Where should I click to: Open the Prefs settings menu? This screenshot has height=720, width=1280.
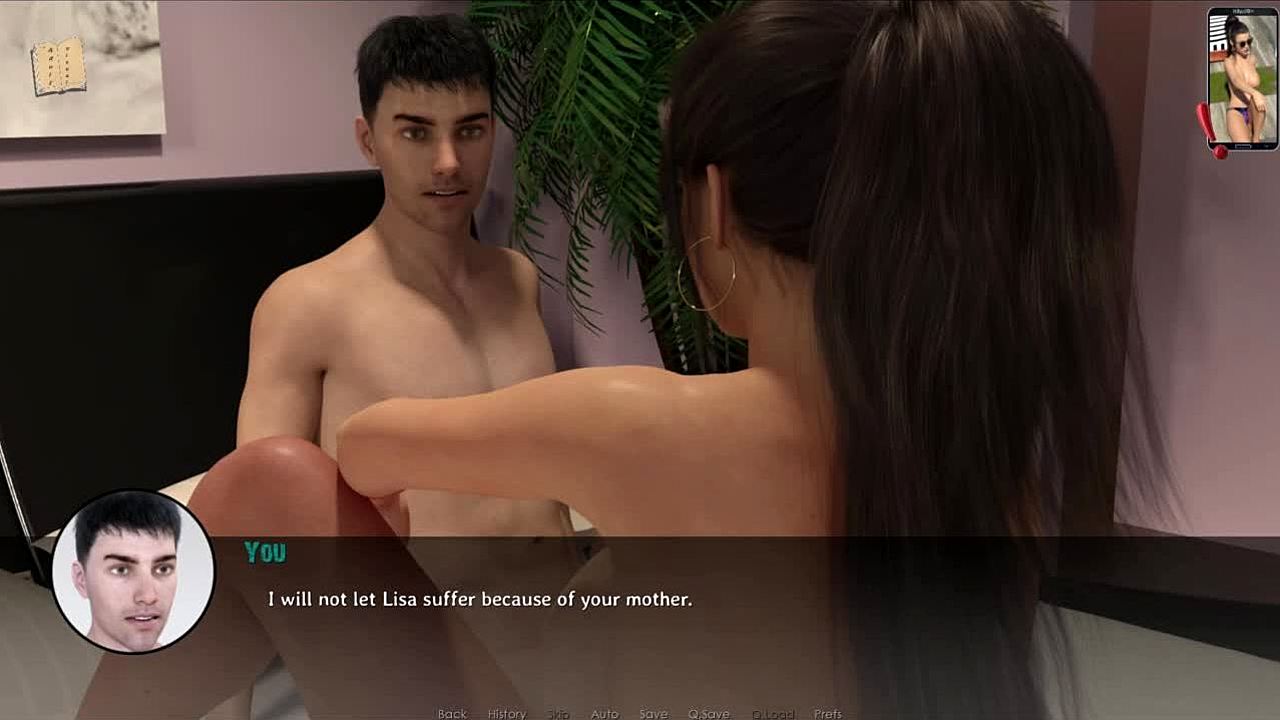tap(827, 713)
